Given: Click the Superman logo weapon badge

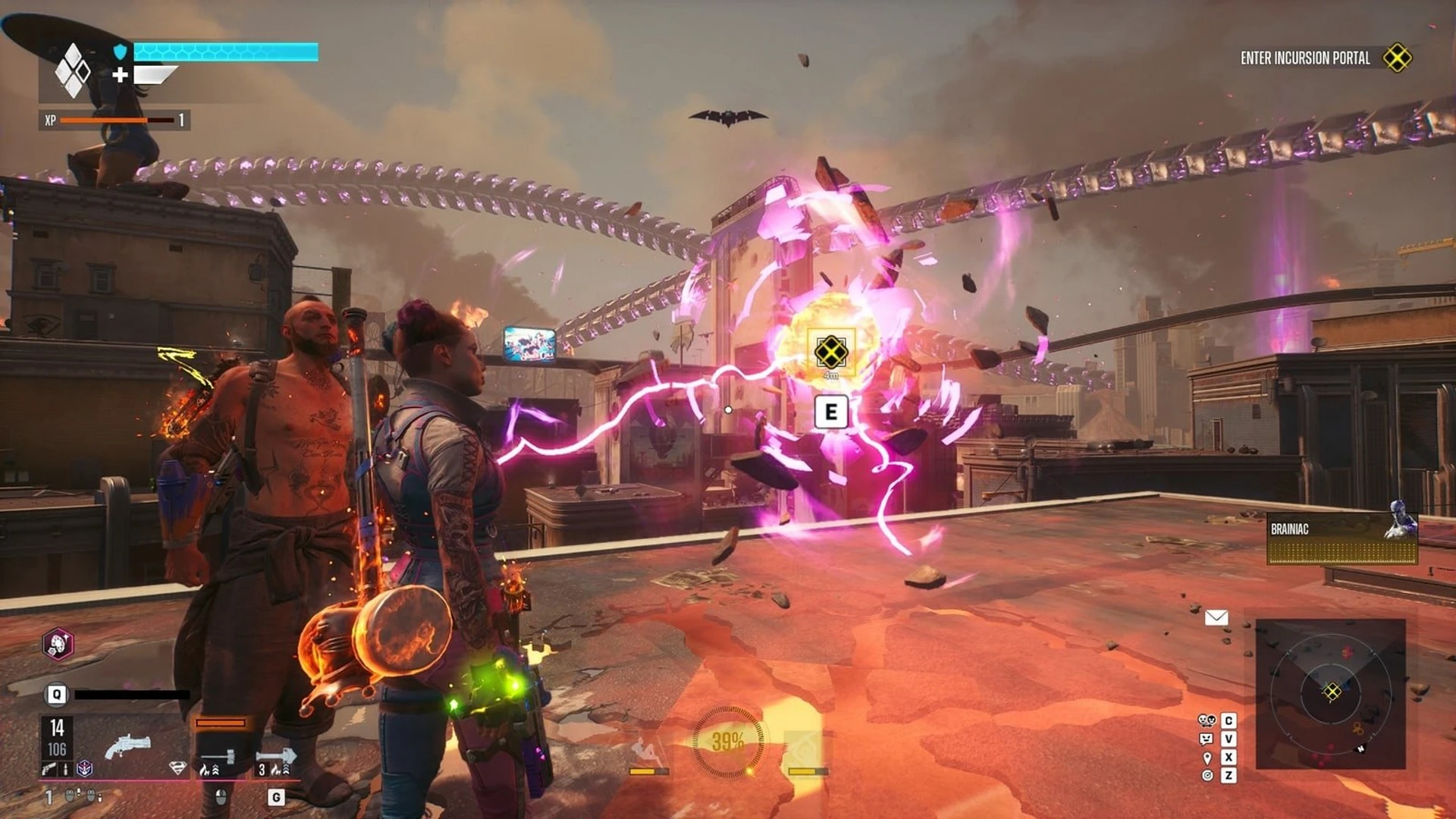Looking at the screenshot, I should 177,768.
